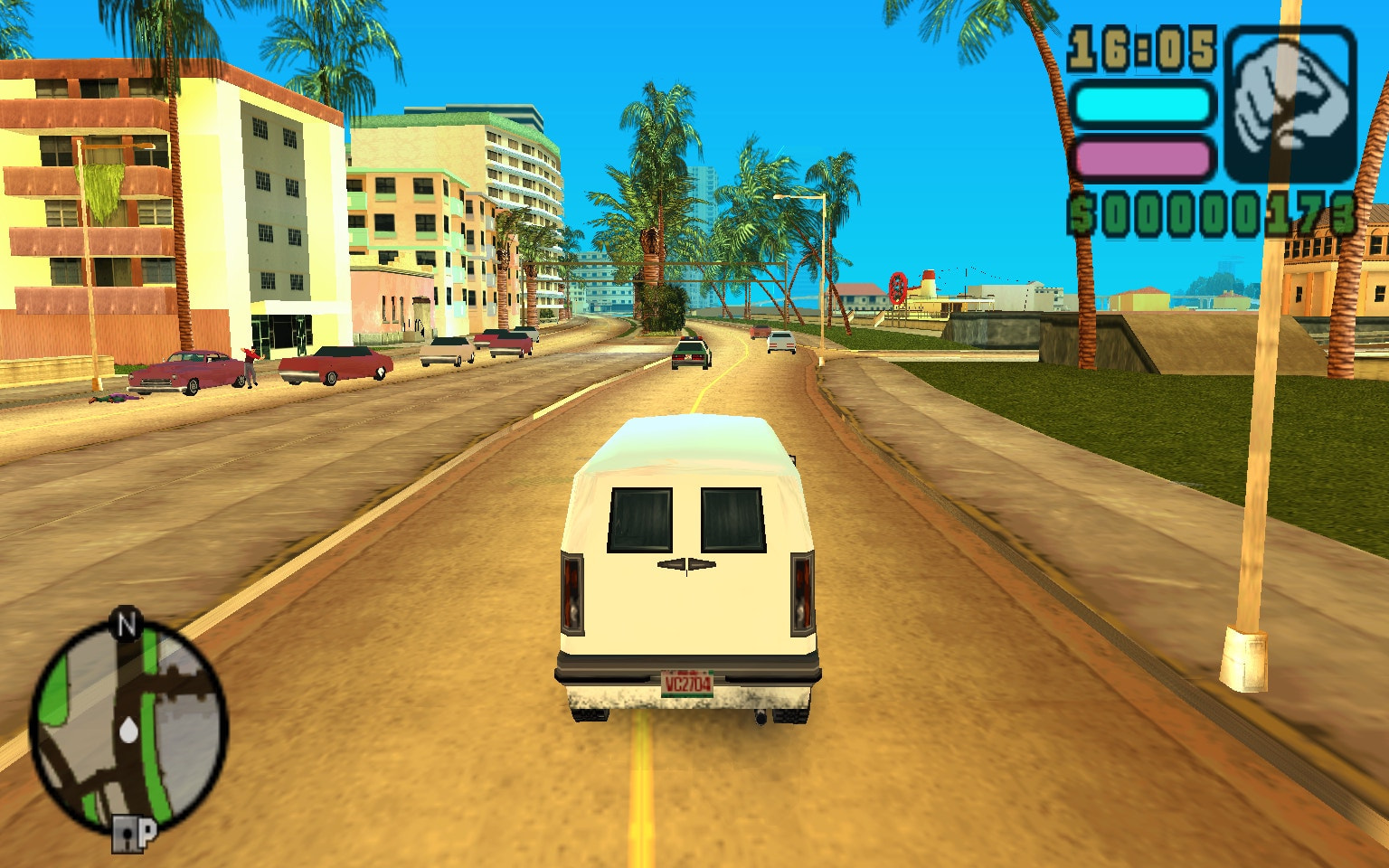This screenshot has height=868, width=1389.
Task: Click the pink armor bar
Action: (1141, 160)
